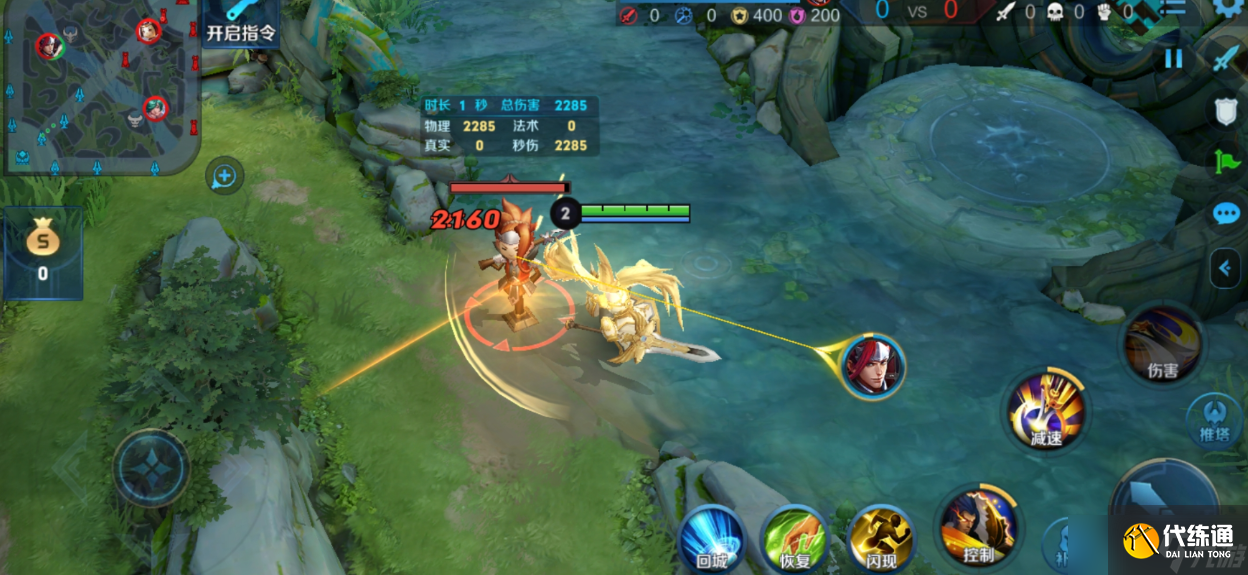Open settings via the gear icon

1230,8
